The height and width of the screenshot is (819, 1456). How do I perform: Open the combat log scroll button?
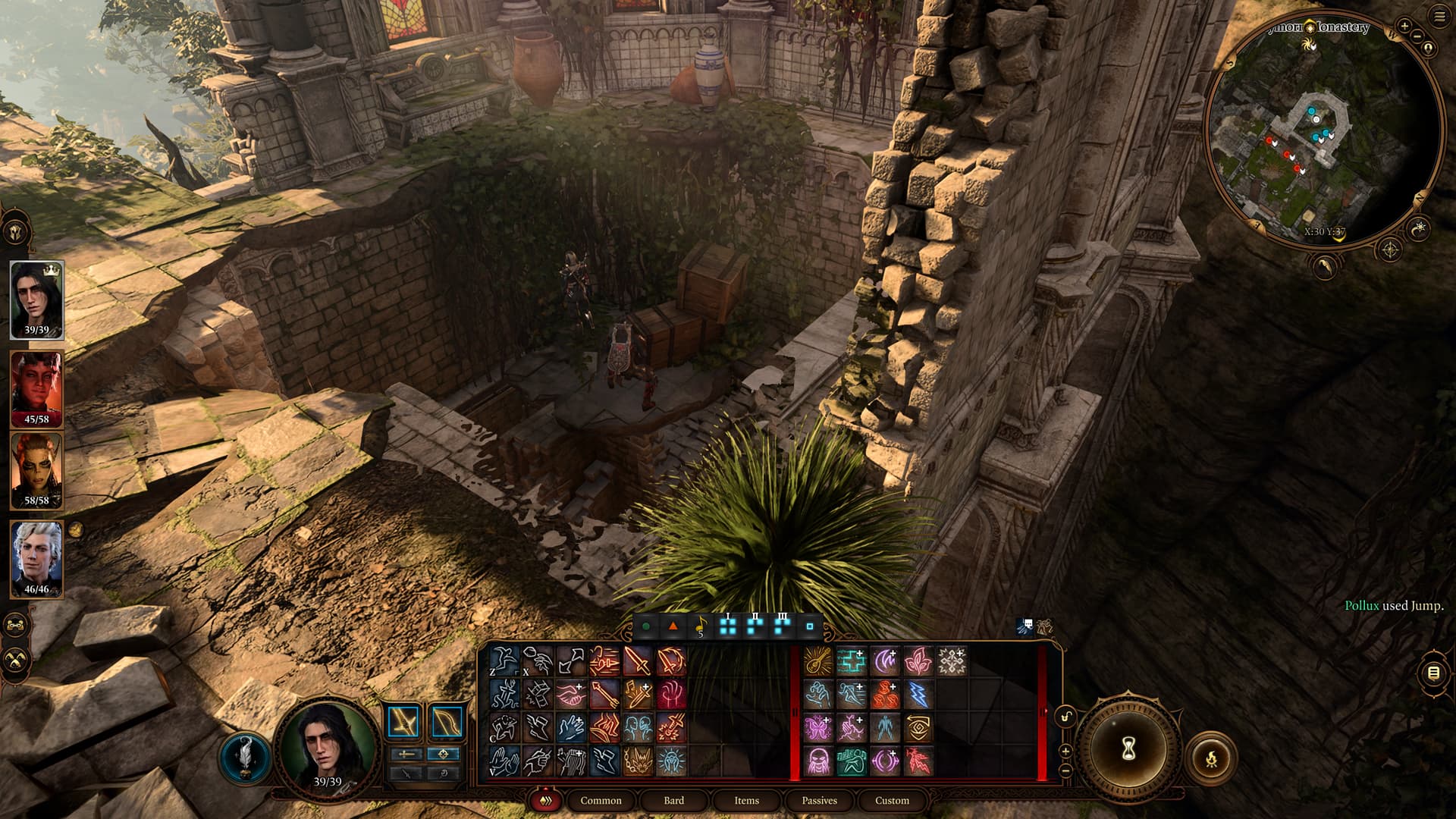click(x=1433, y=673)
